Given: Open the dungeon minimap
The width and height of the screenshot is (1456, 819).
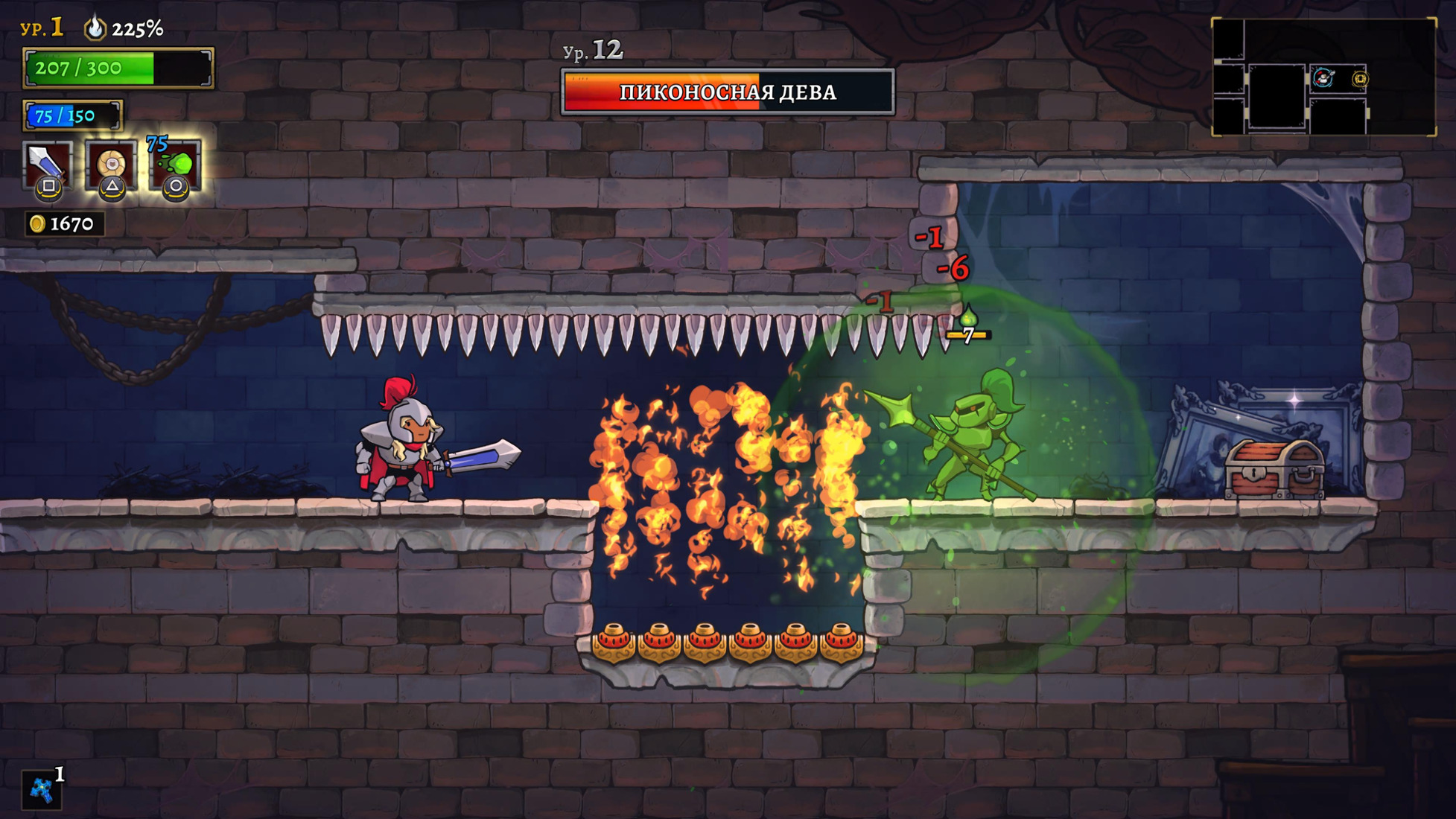Looking at the screenshot, I should [1323, 77].
